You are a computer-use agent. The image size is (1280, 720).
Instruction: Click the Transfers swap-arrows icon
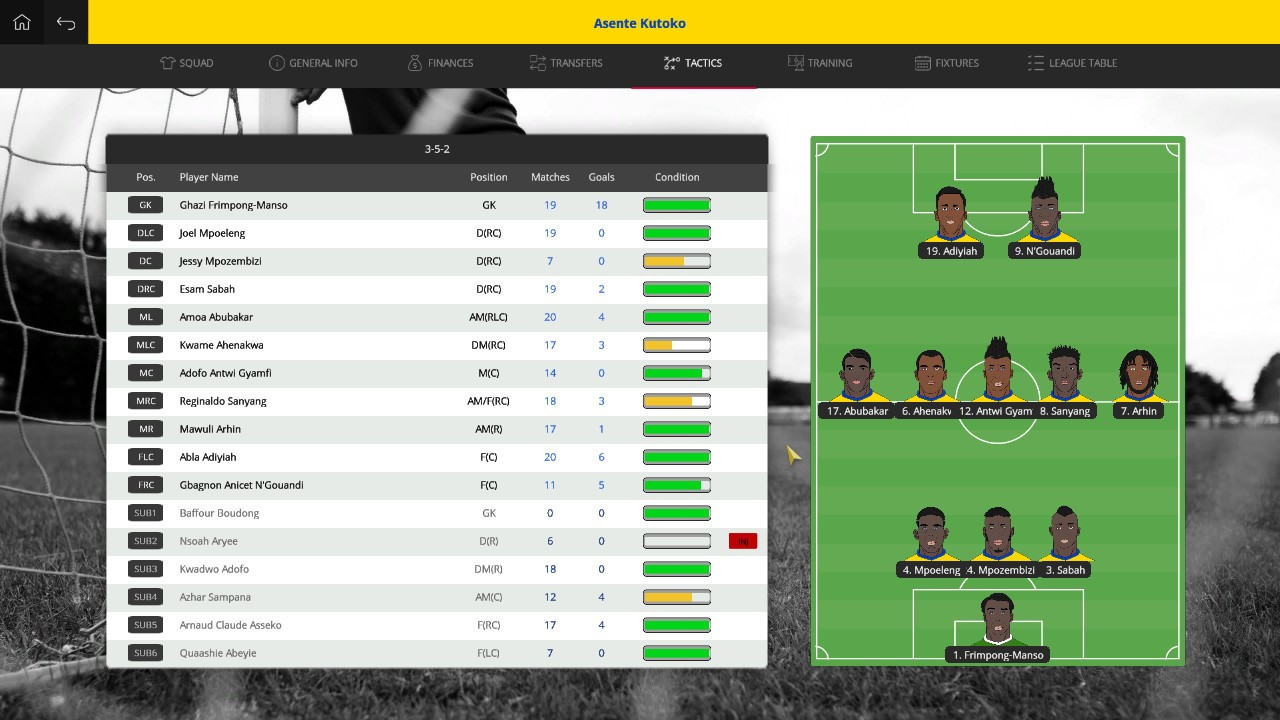point(536,62)
